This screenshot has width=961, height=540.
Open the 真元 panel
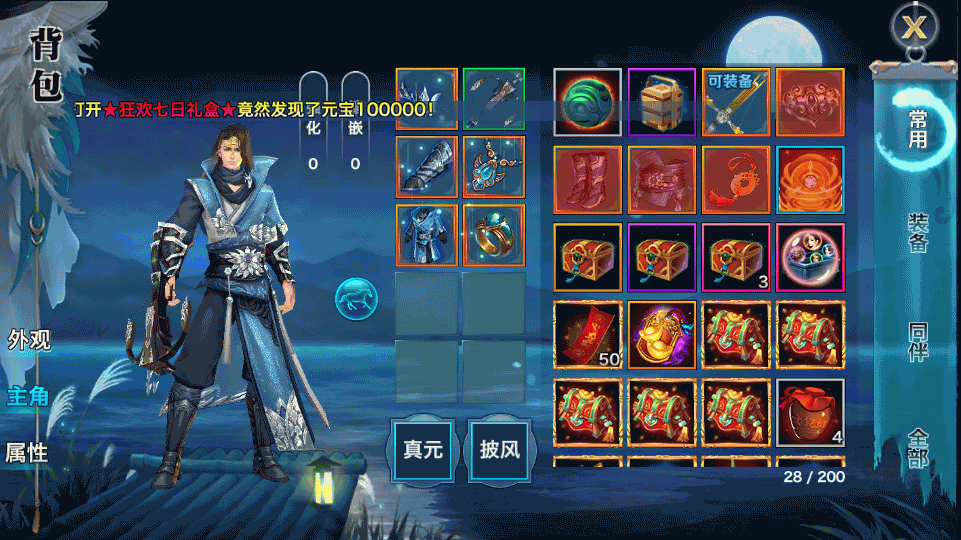[422, 449]
